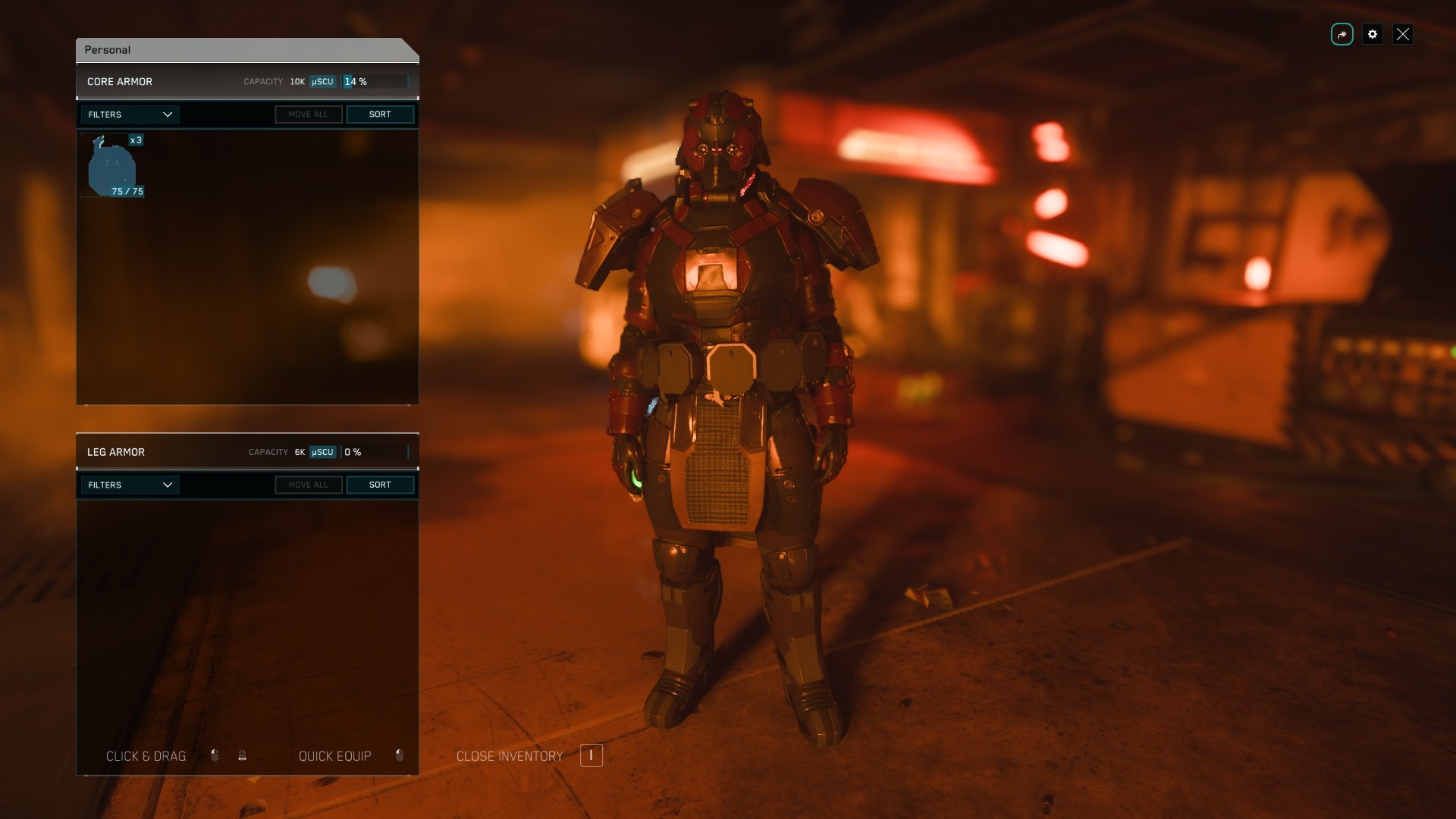Open the Core Armor filters dropdown

130,115
